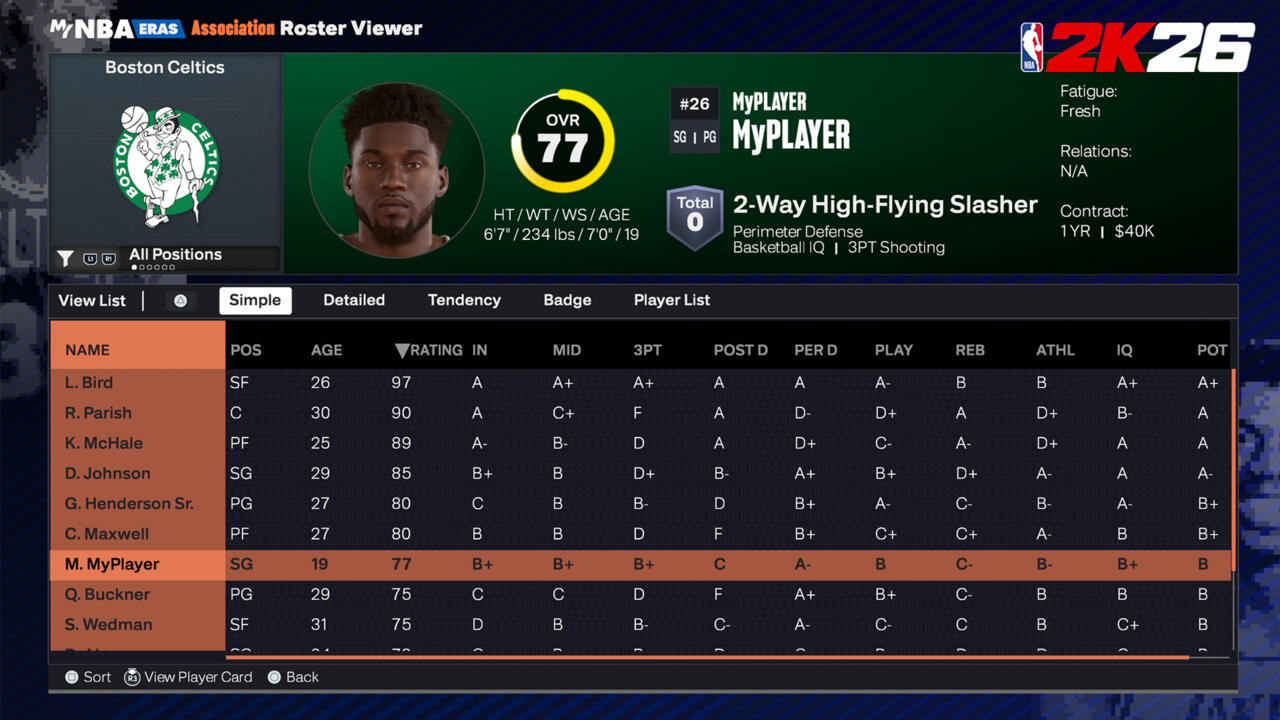Switch to the Detailed tab
This screenshot has width=1280, height=720.
tap(354, 300)
